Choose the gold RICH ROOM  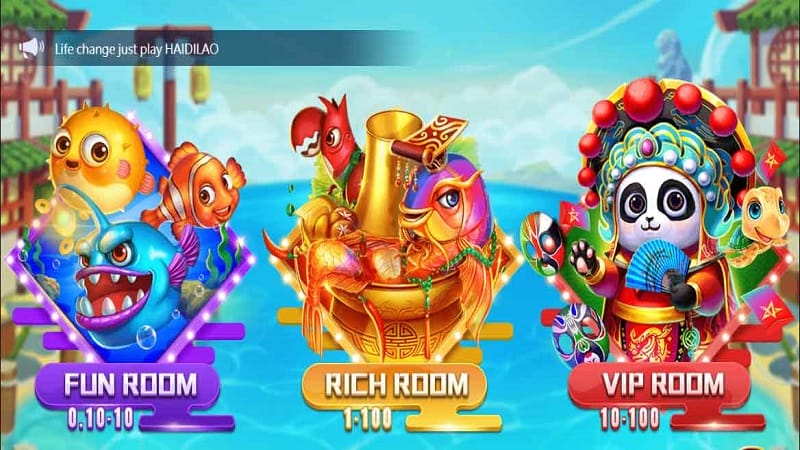[x=396, y=384]
